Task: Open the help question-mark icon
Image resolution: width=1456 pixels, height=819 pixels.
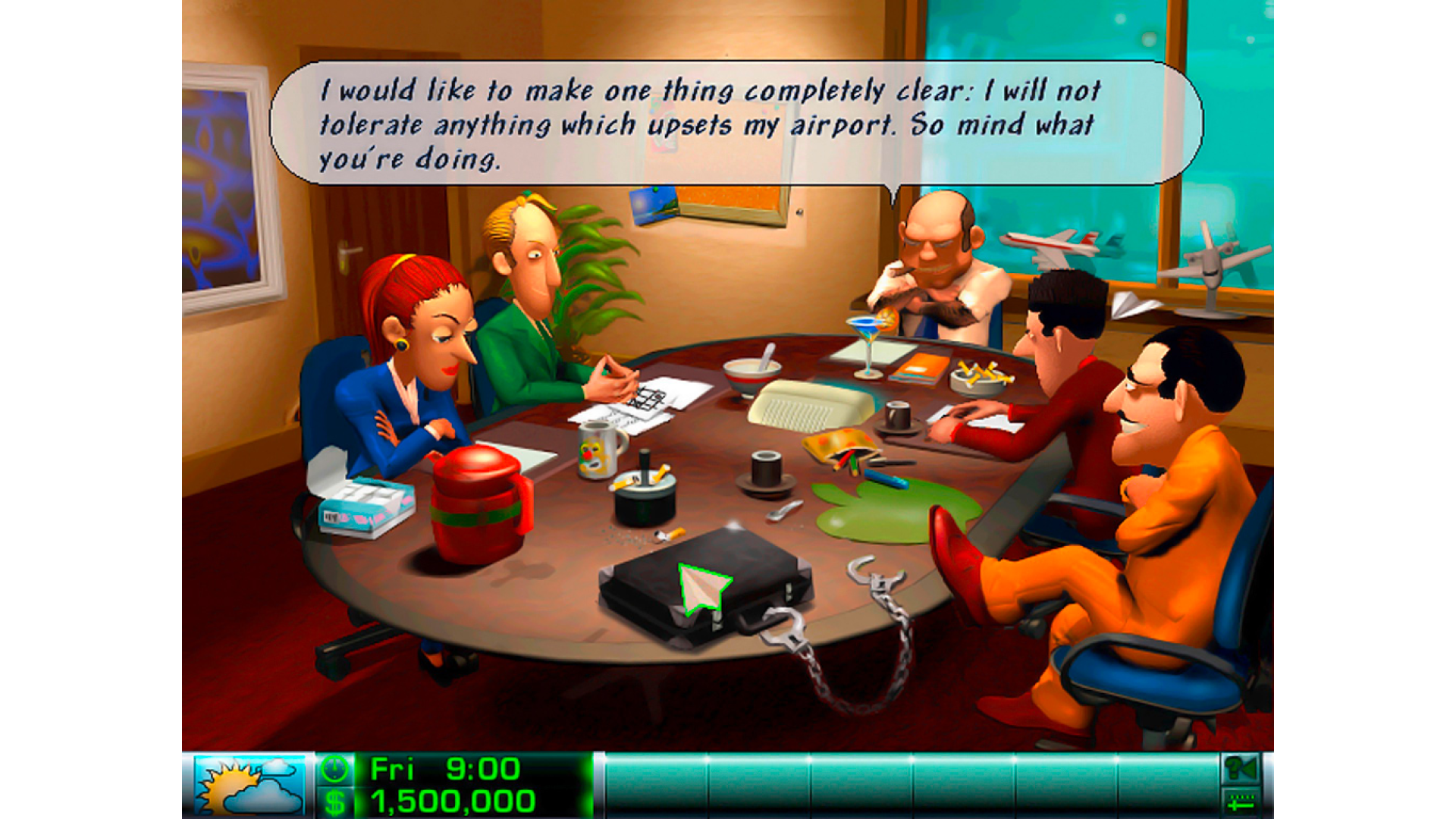Action: (1239, 770)
